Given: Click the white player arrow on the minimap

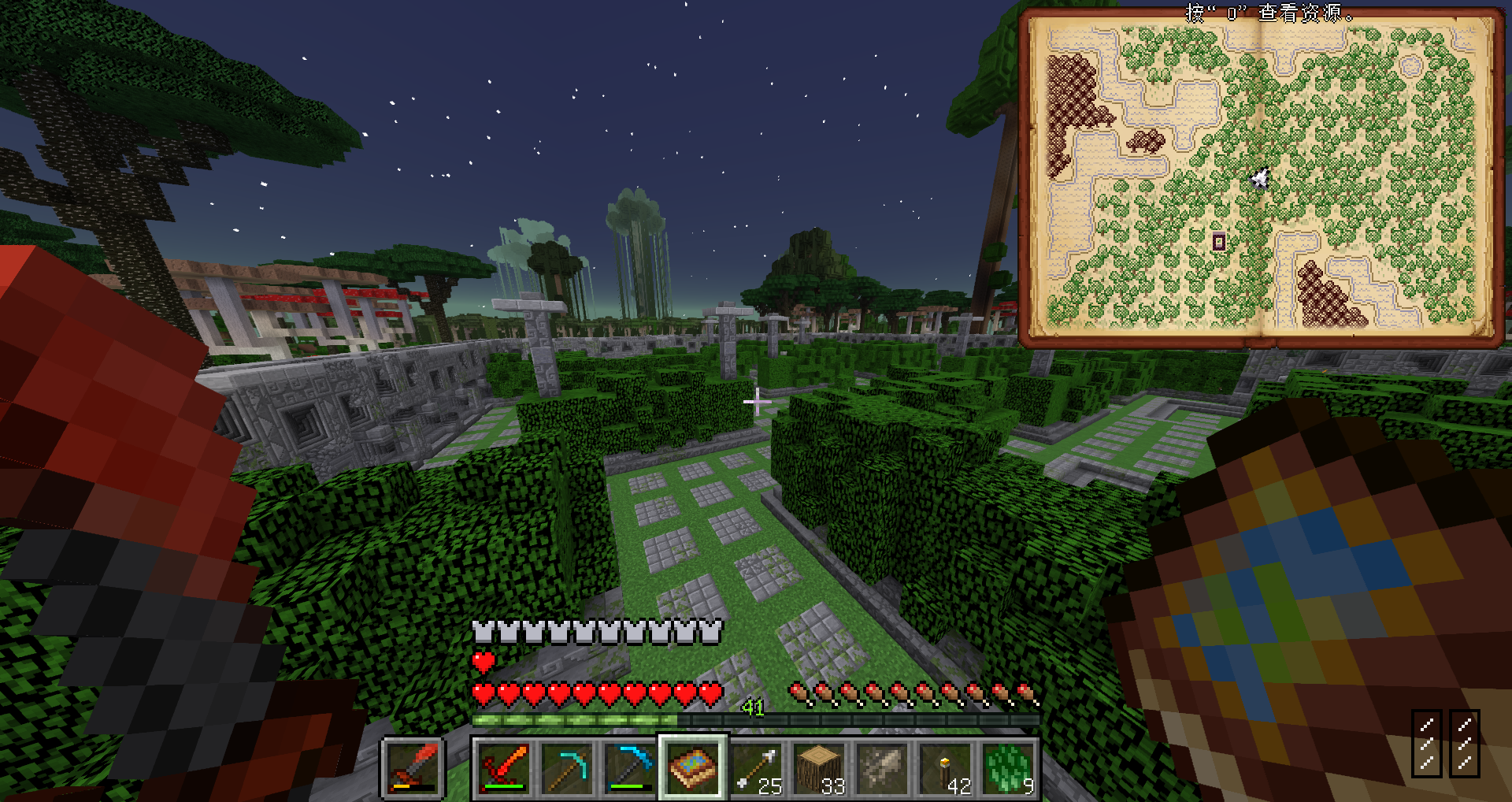Looking at the screenshot, I should coord(1260,179).
